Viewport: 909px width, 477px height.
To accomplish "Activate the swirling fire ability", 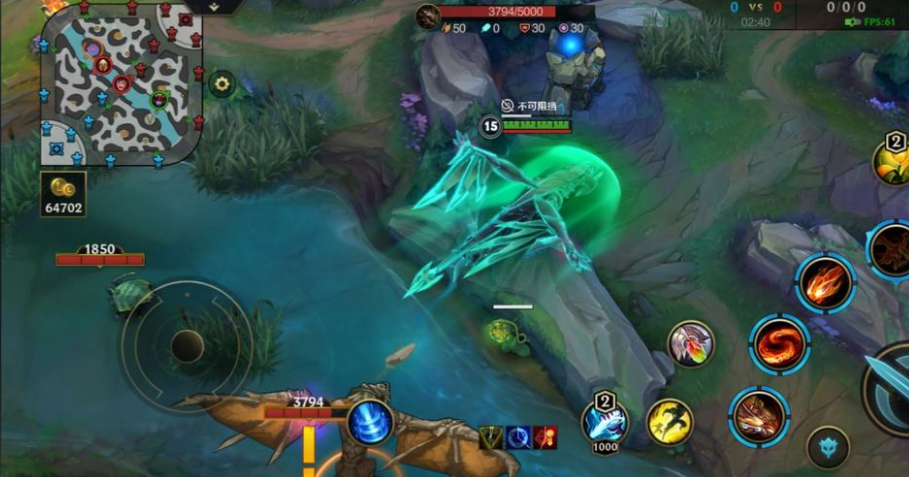I will 779,345.
